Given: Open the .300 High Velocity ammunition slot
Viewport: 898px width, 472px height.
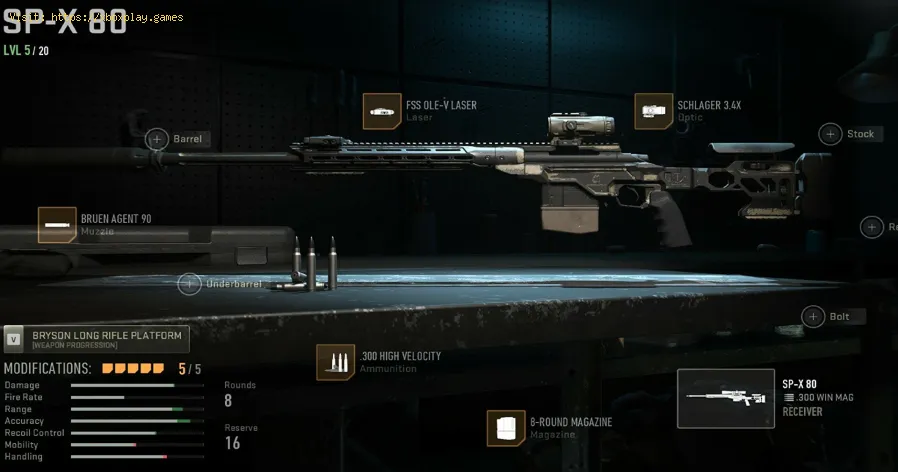Looking at the screenshot, I should click(335, 363).
